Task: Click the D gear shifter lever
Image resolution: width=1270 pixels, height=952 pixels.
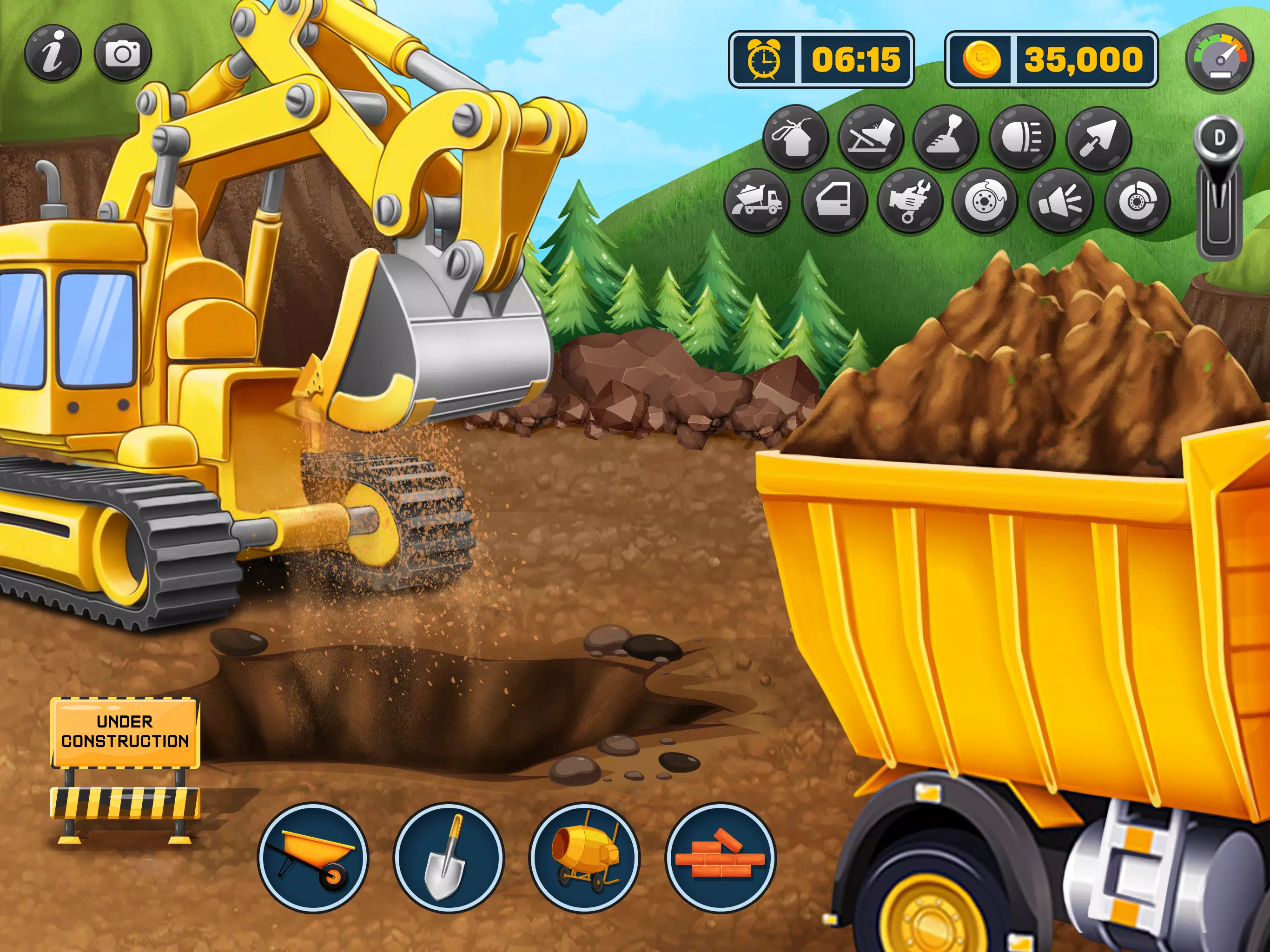Action: pos(1219,190)
